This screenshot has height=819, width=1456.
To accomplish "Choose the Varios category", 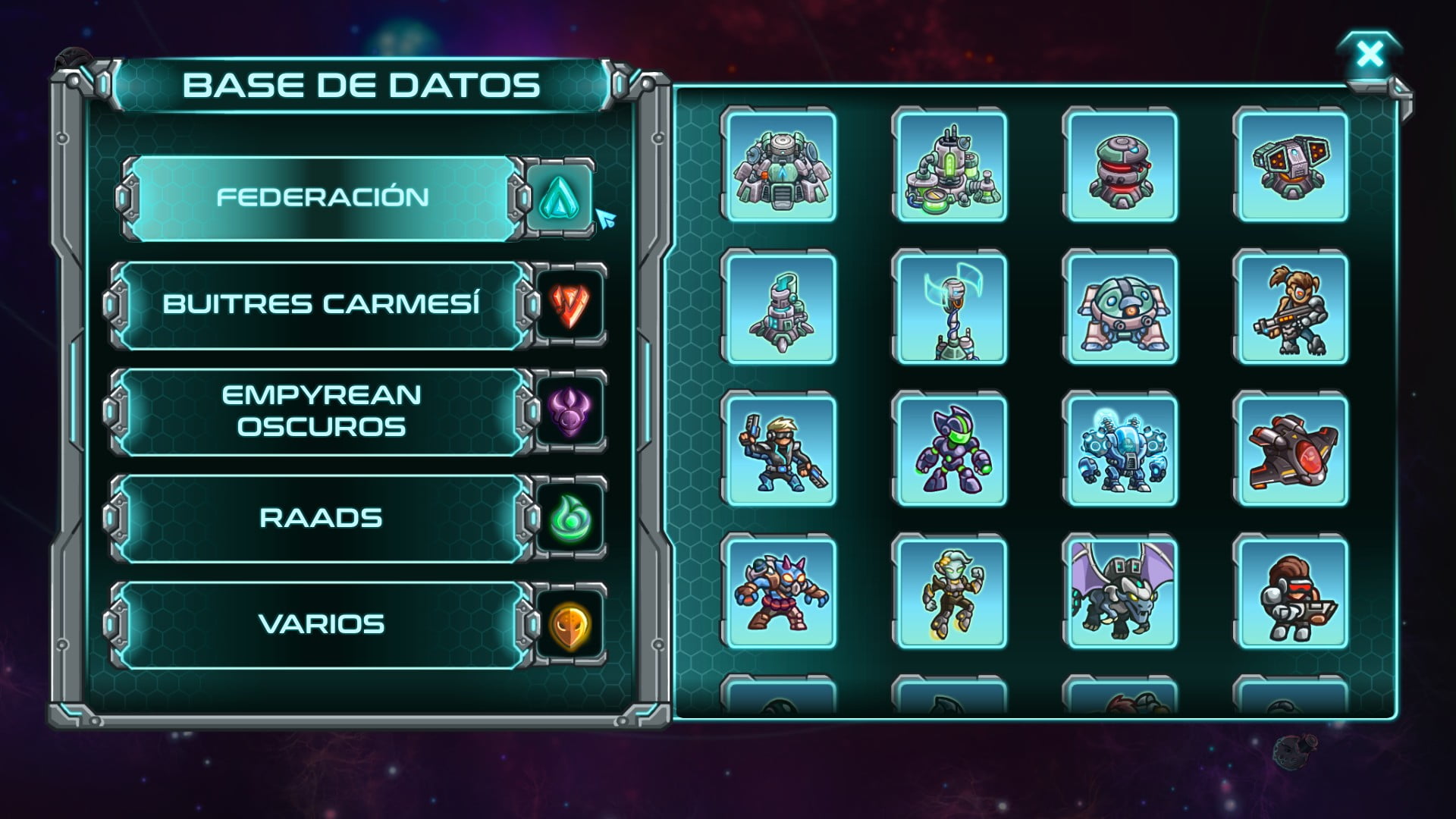I will tap(322, 625).
